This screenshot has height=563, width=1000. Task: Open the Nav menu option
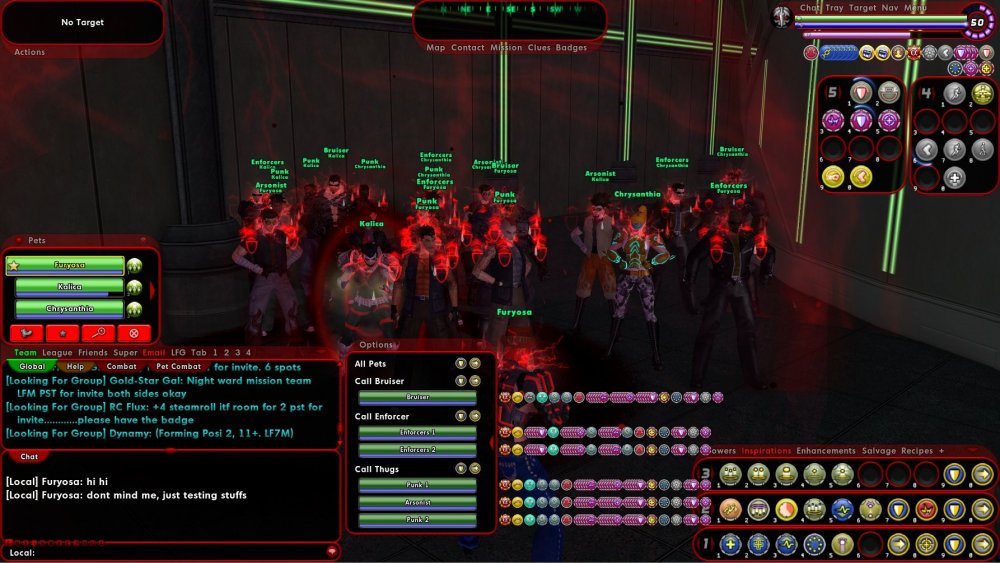pos(889,8)
